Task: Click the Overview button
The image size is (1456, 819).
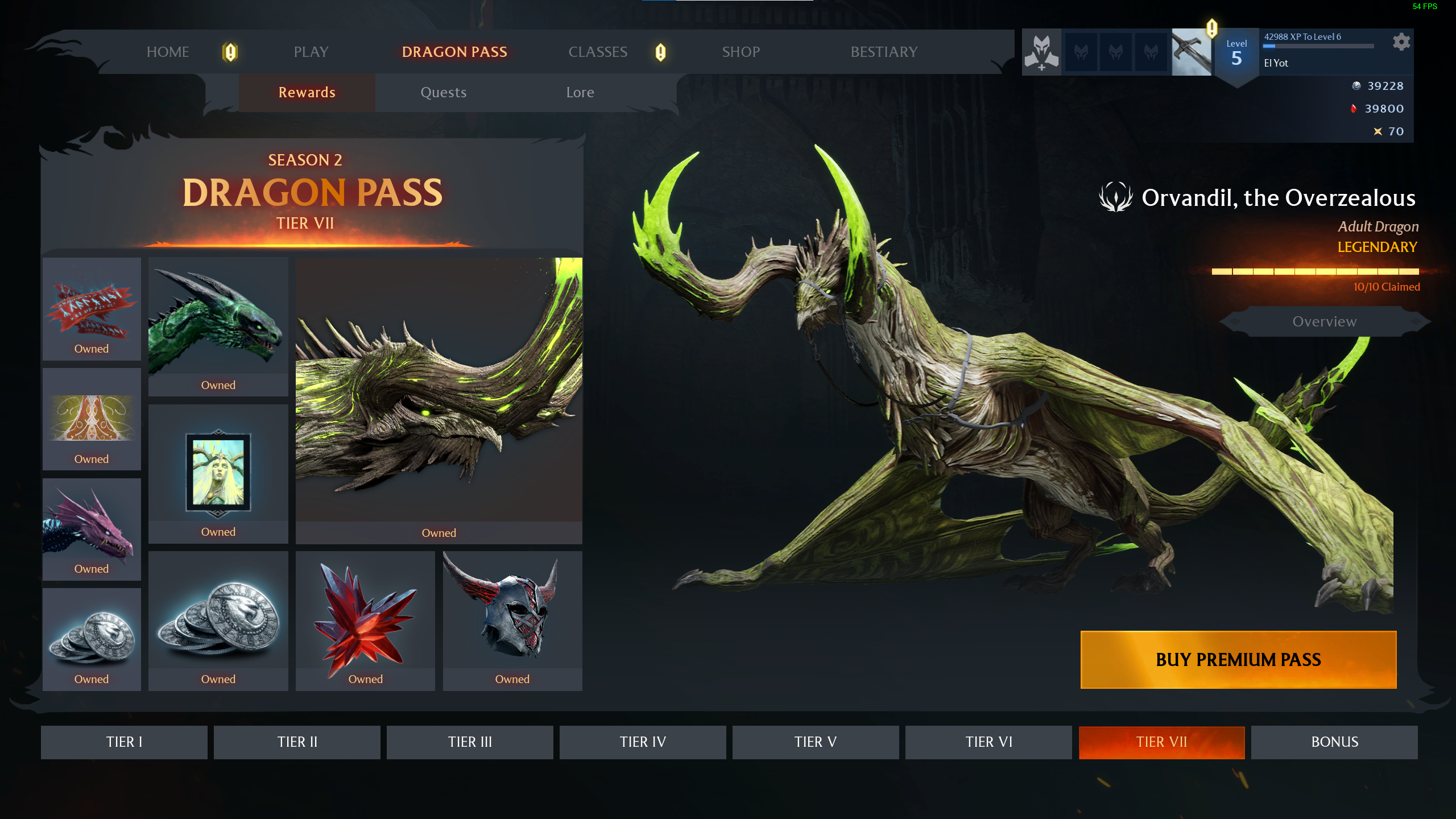Action: click(x=1324, y=321)
